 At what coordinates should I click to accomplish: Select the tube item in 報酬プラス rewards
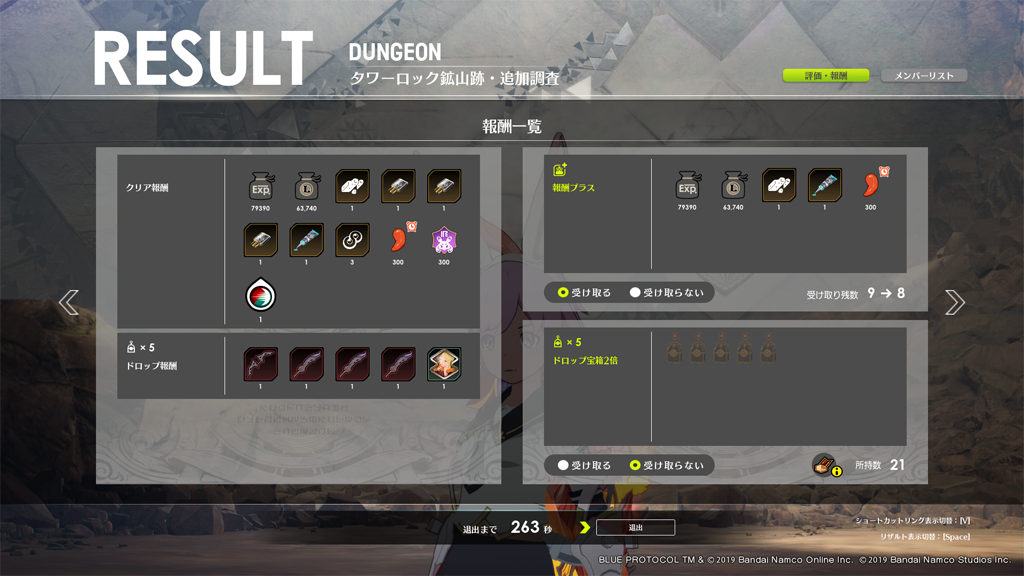[x=825, y=186]
